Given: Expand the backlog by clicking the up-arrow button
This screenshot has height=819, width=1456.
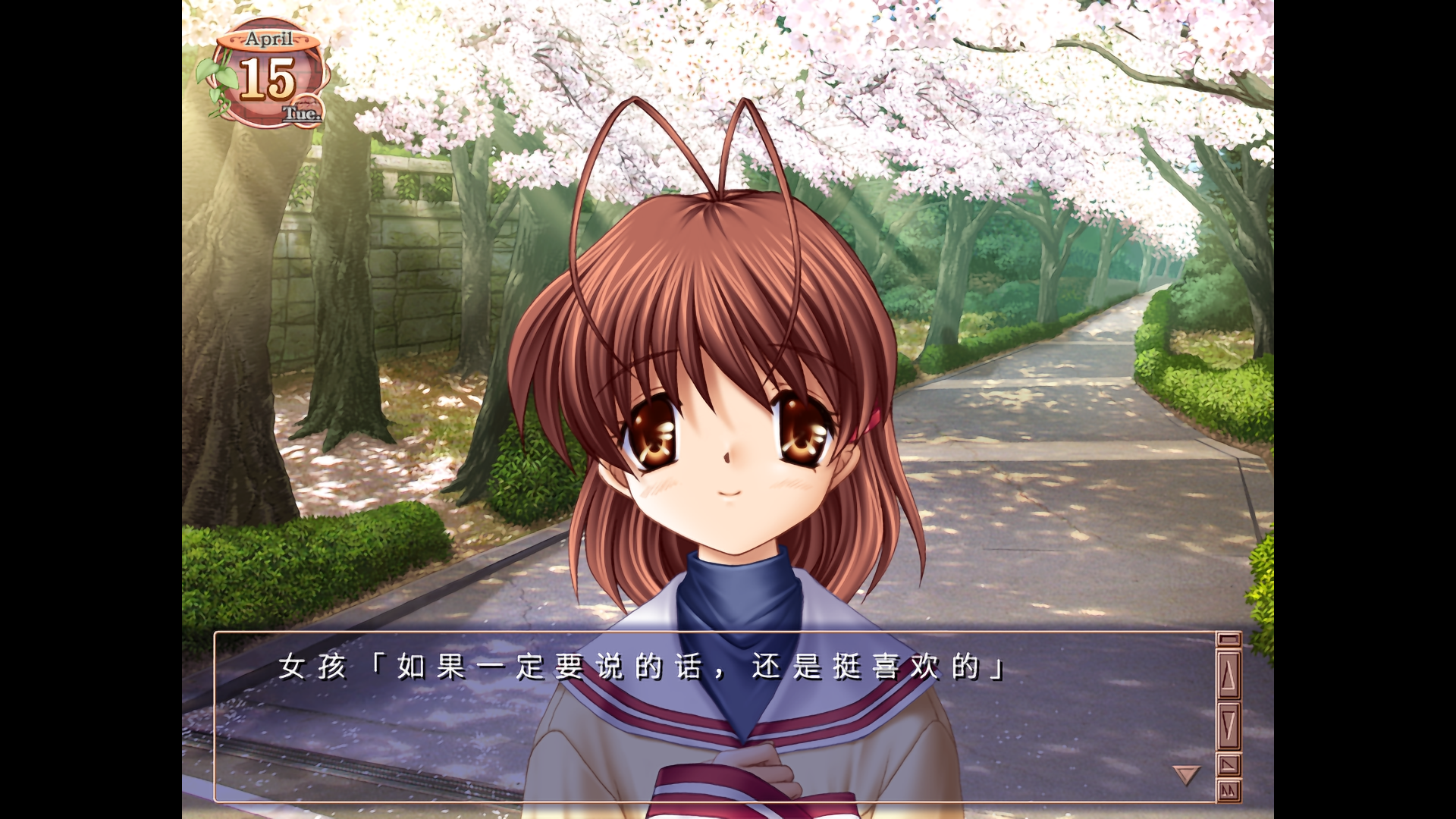Looking at the screenshot, I should pyautogui.click(x=1228, y=674).
